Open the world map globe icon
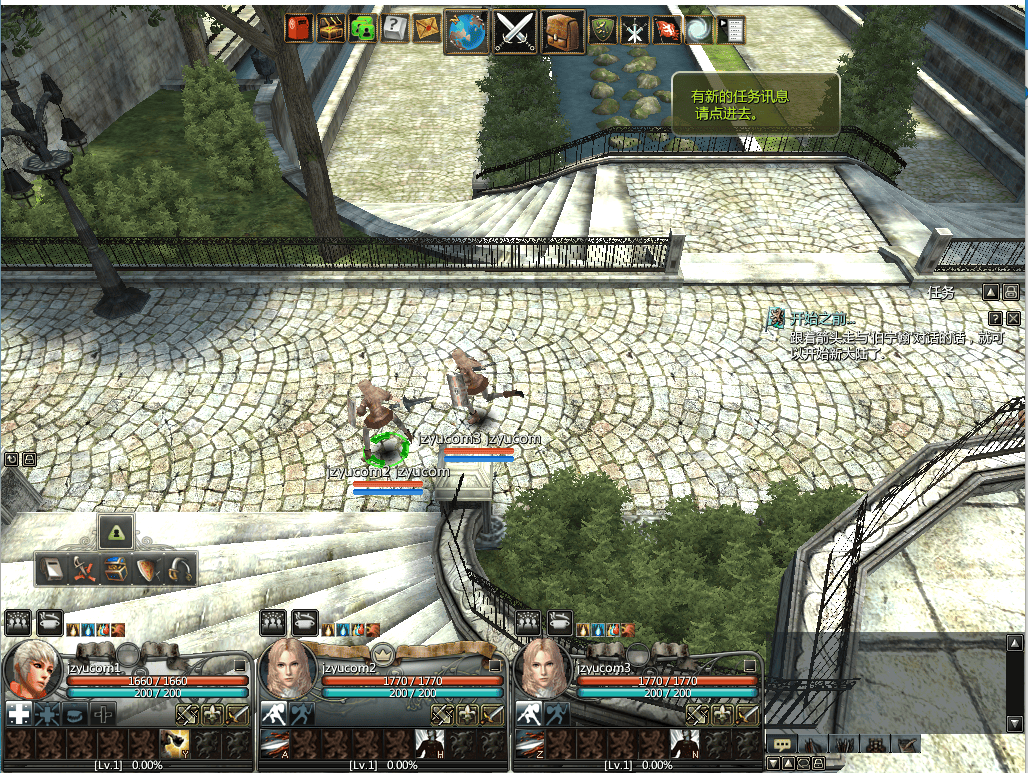The image size is (1028, 773). coord(466,31)
